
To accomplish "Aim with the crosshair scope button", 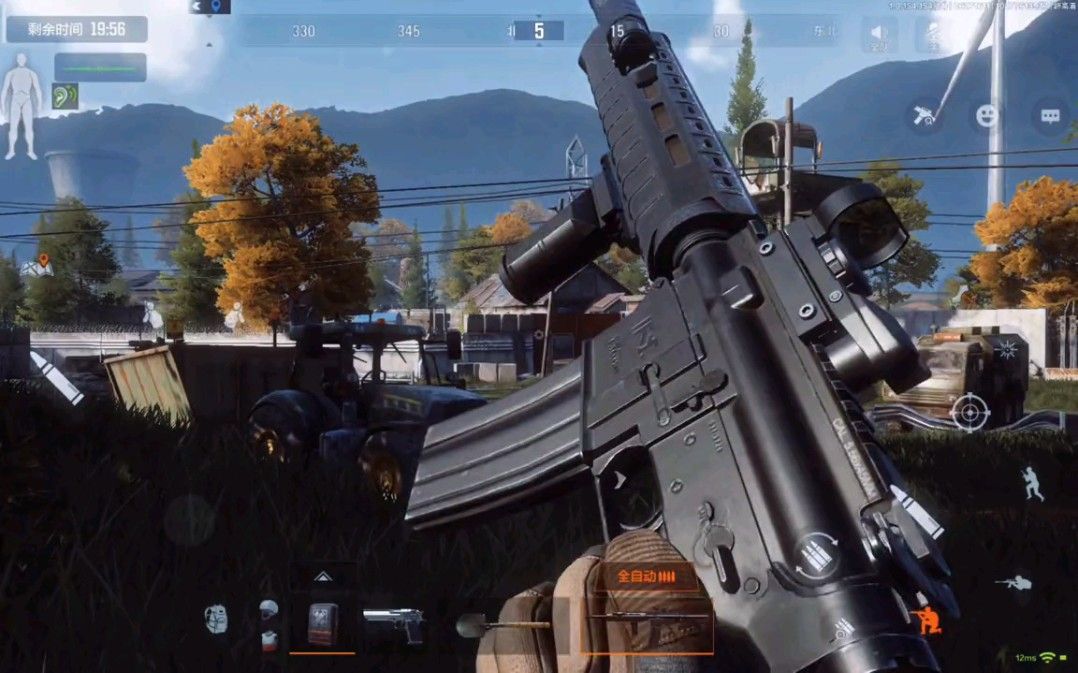I will click(x=970, y=412).
